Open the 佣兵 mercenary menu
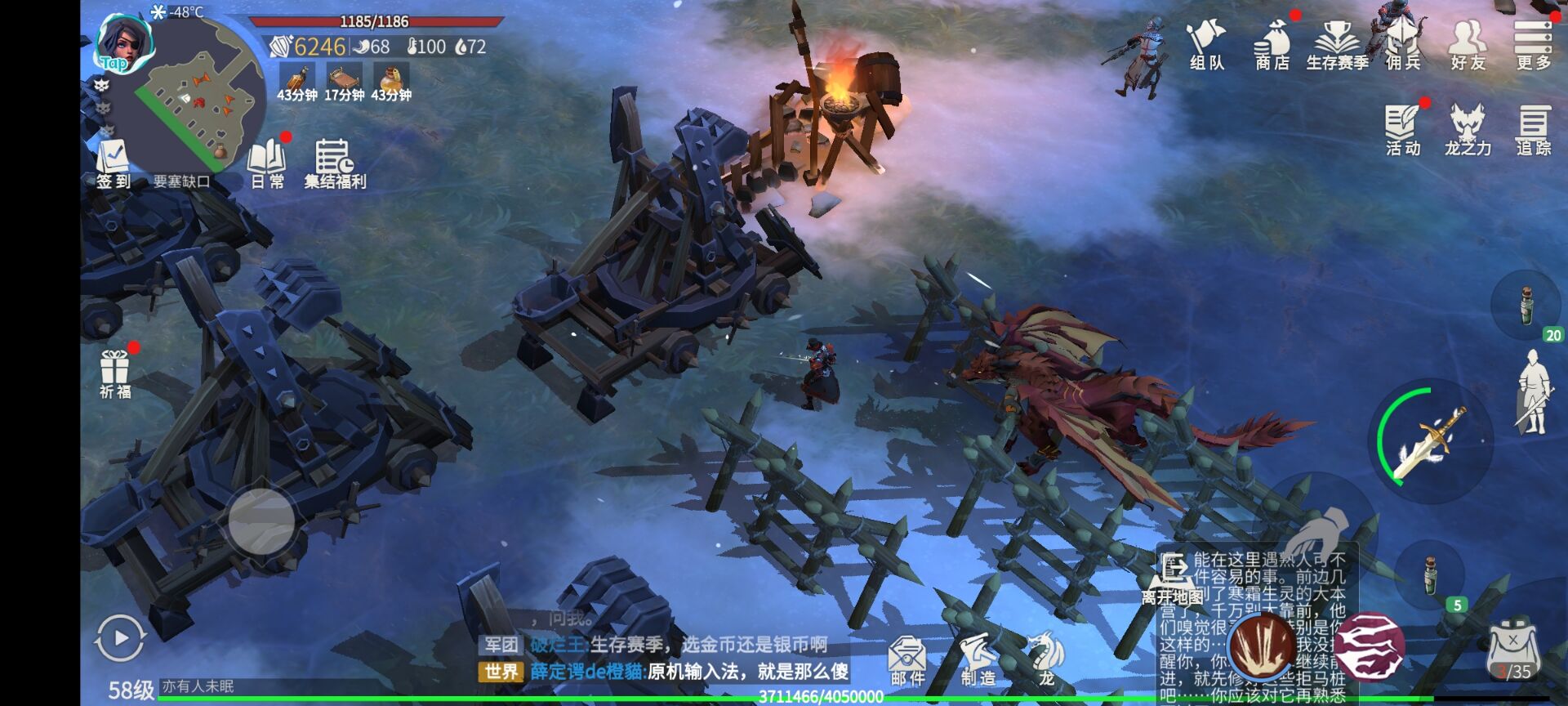Image resolution: width=1568 pixels, height=706 pixels. (x=1403, y=45)
